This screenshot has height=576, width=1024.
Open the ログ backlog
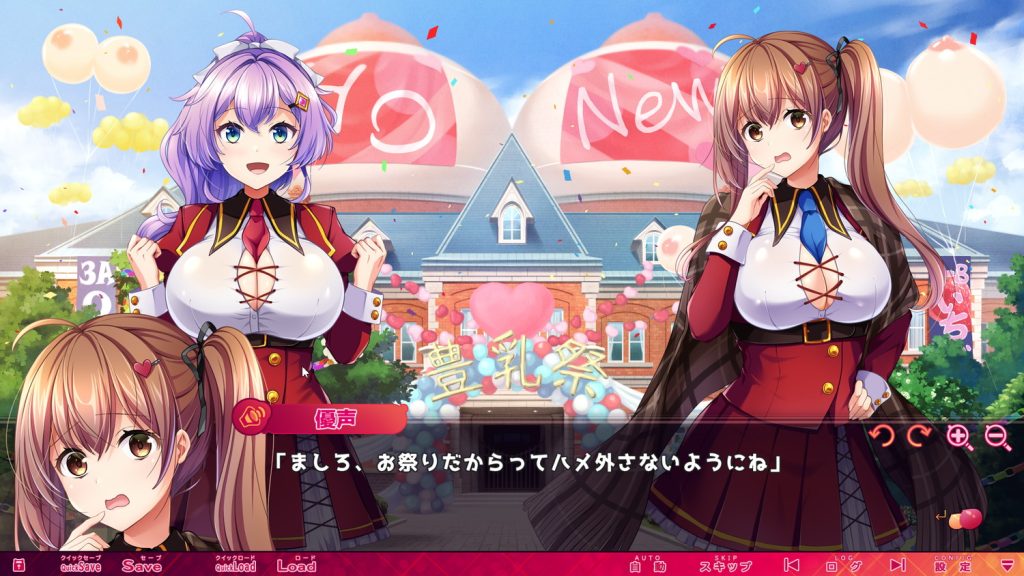click(x=837, y=565)
